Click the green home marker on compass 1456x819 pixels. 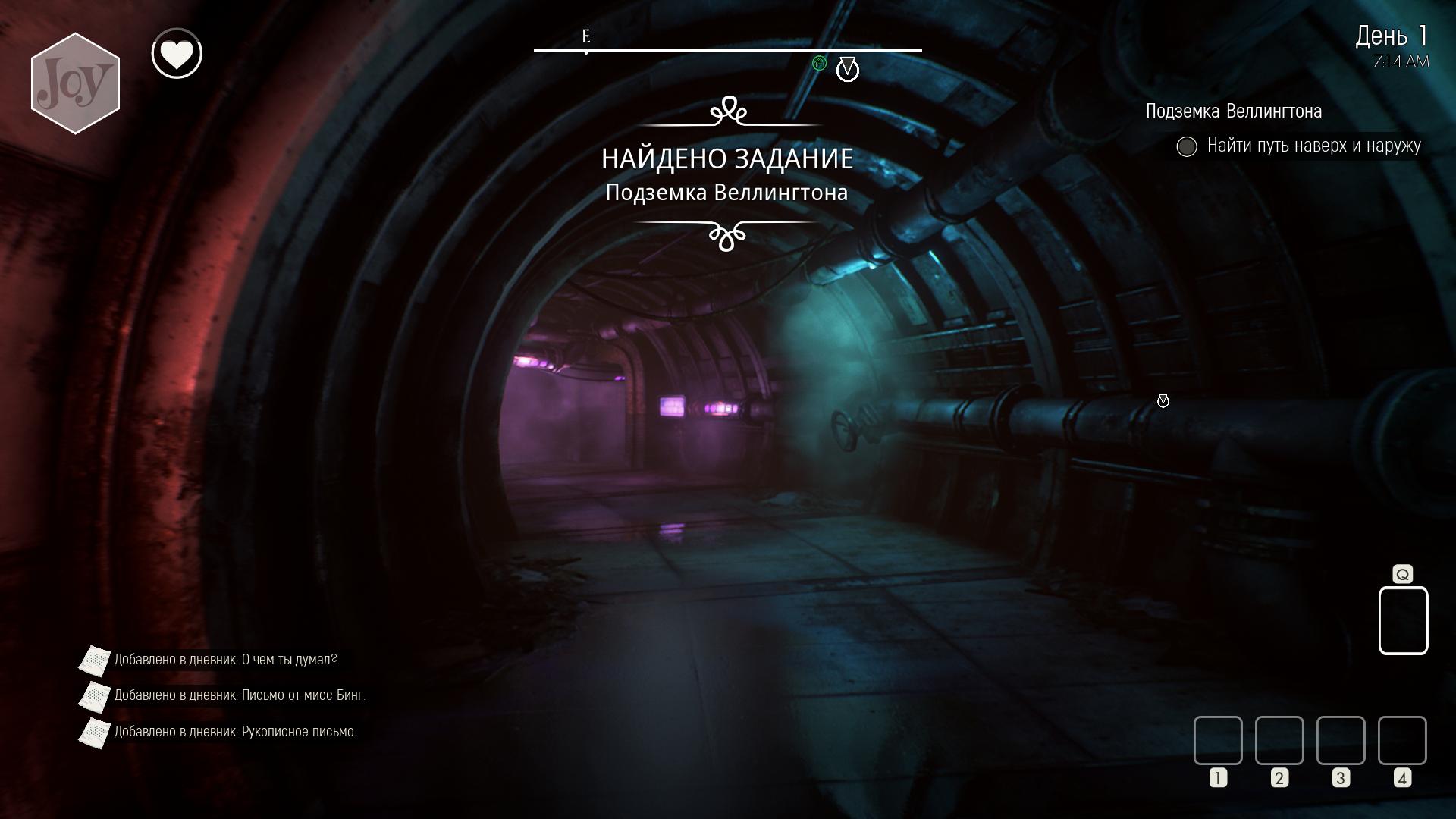(819, 64)
